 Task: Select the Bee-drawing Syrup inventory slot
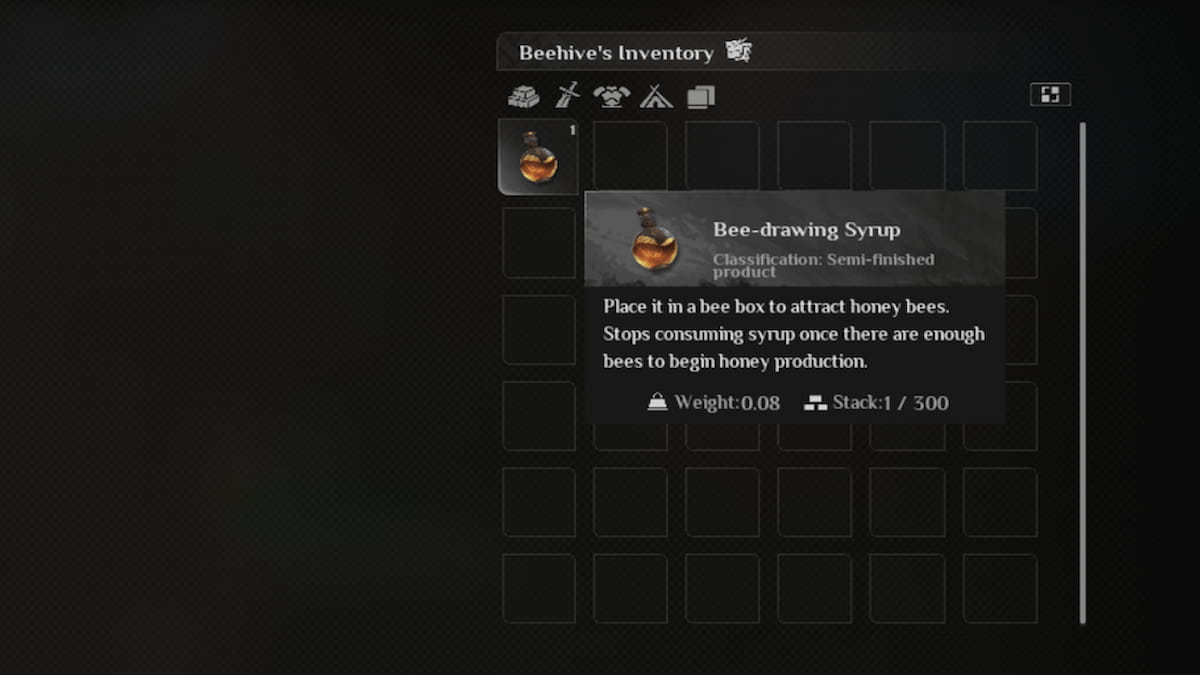point(538,158)
